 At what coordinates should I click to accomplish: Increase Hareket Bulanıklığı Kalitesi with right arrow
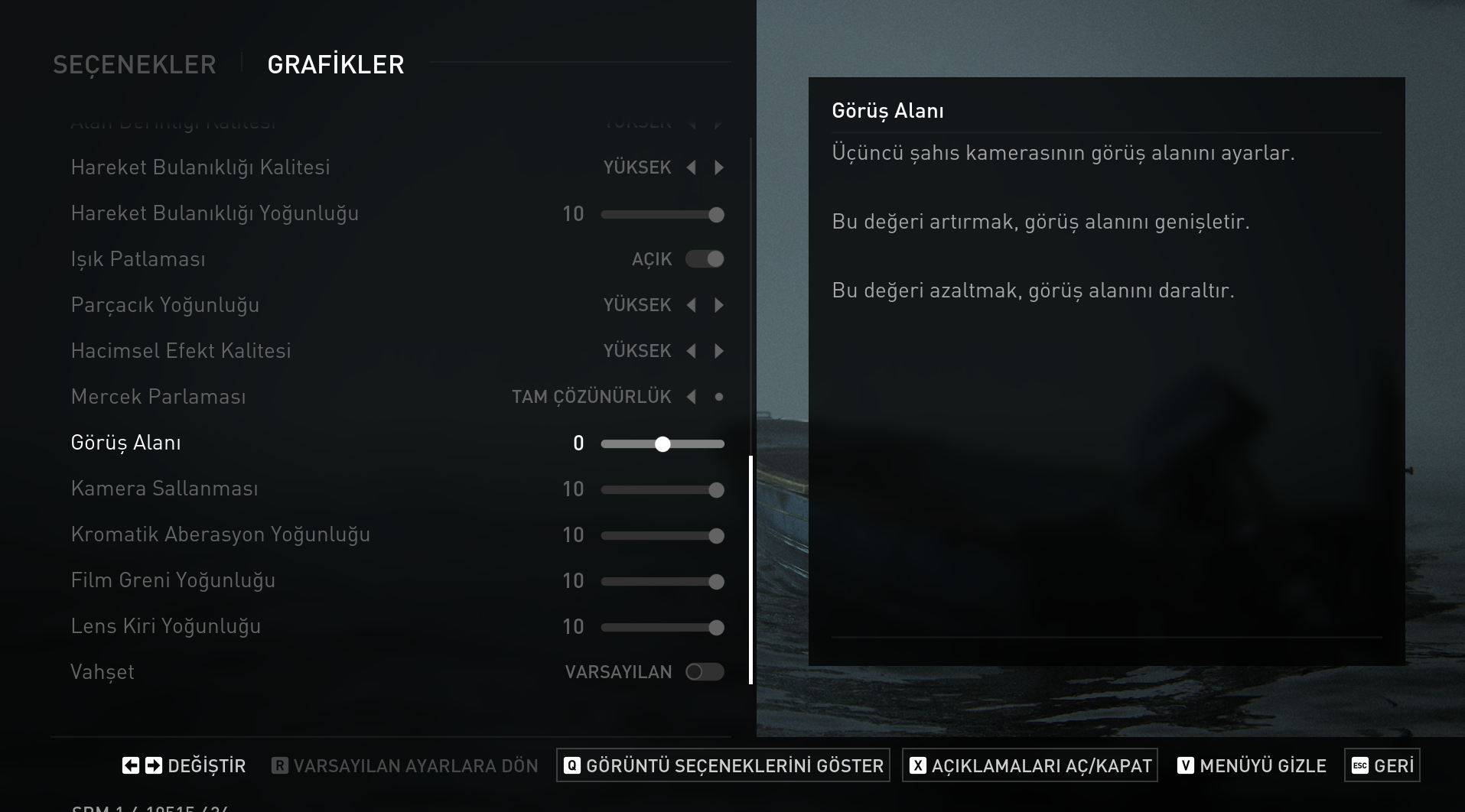[x=719, y=167]
